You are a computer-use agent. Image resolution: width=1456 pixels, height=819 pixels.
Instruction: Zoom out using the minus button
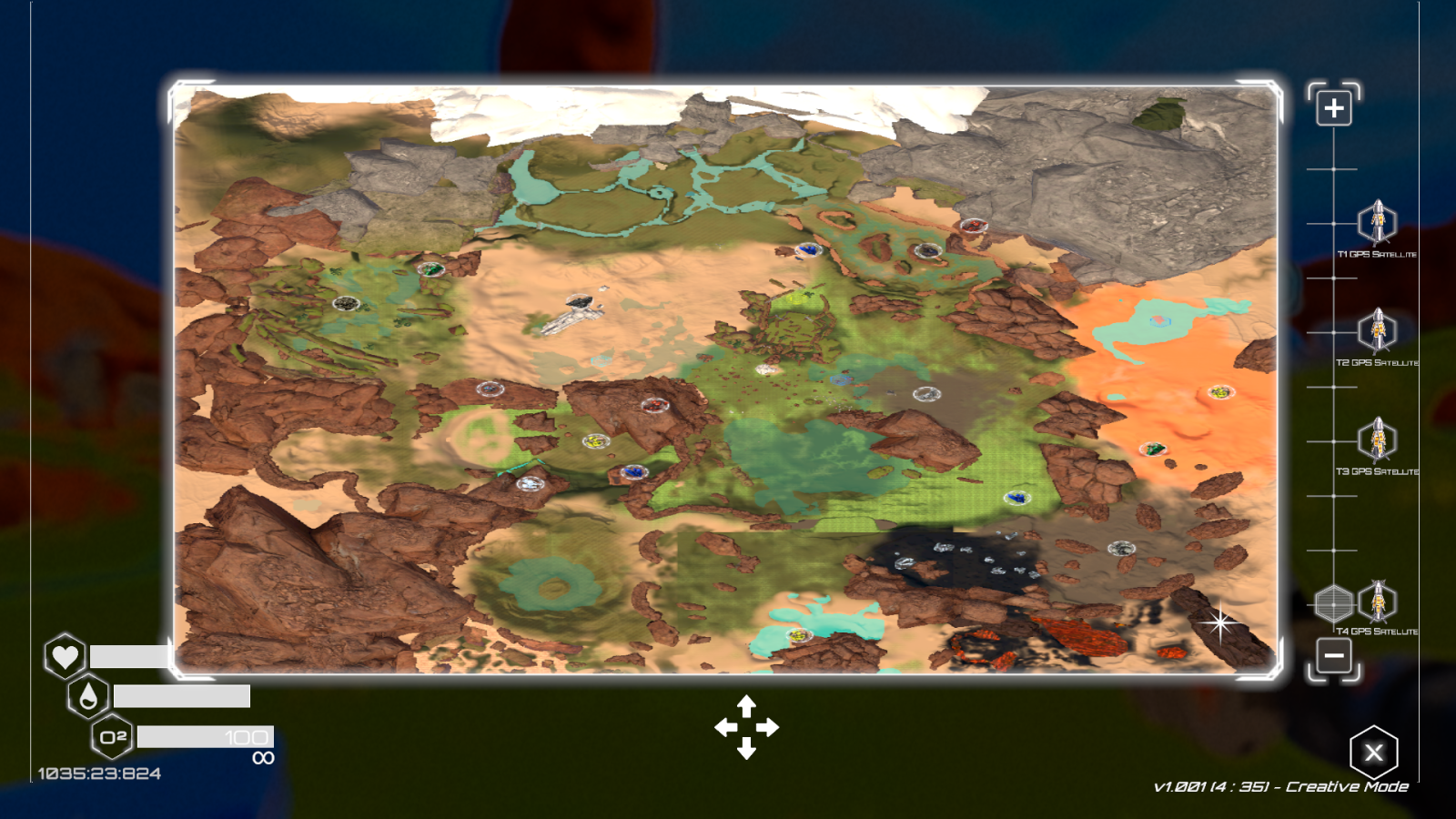(1335, 656)
